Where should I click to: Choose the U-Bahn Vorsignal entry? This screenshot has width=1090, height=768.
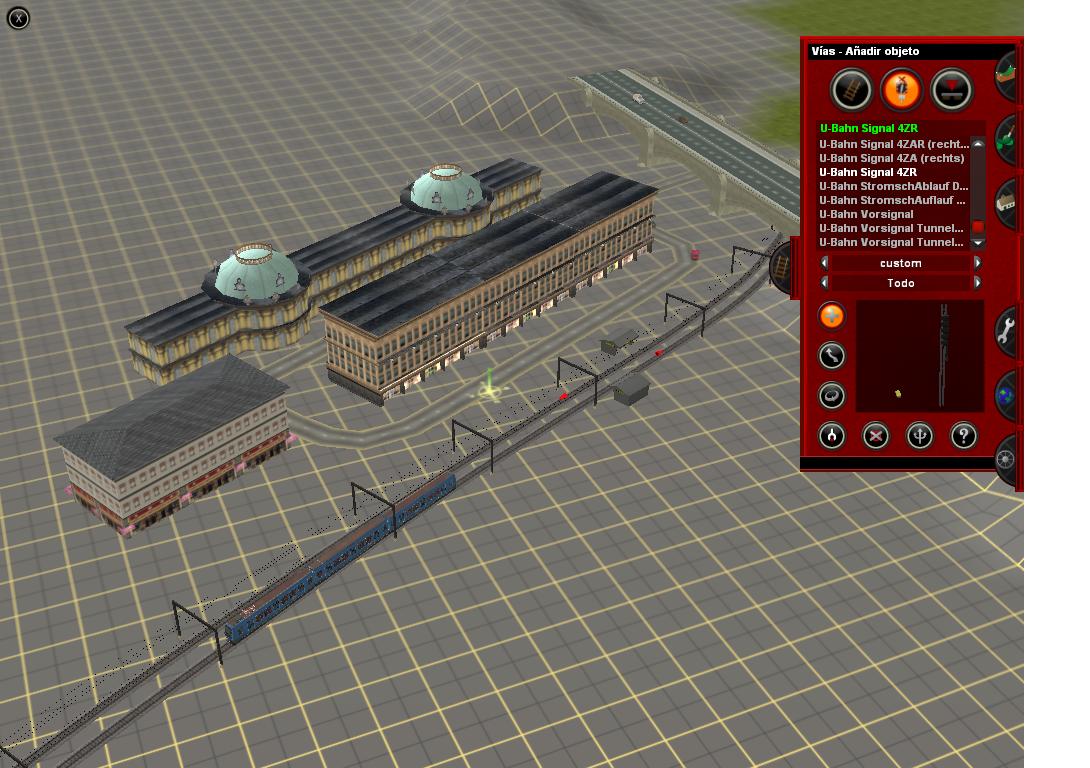point(866,214)
